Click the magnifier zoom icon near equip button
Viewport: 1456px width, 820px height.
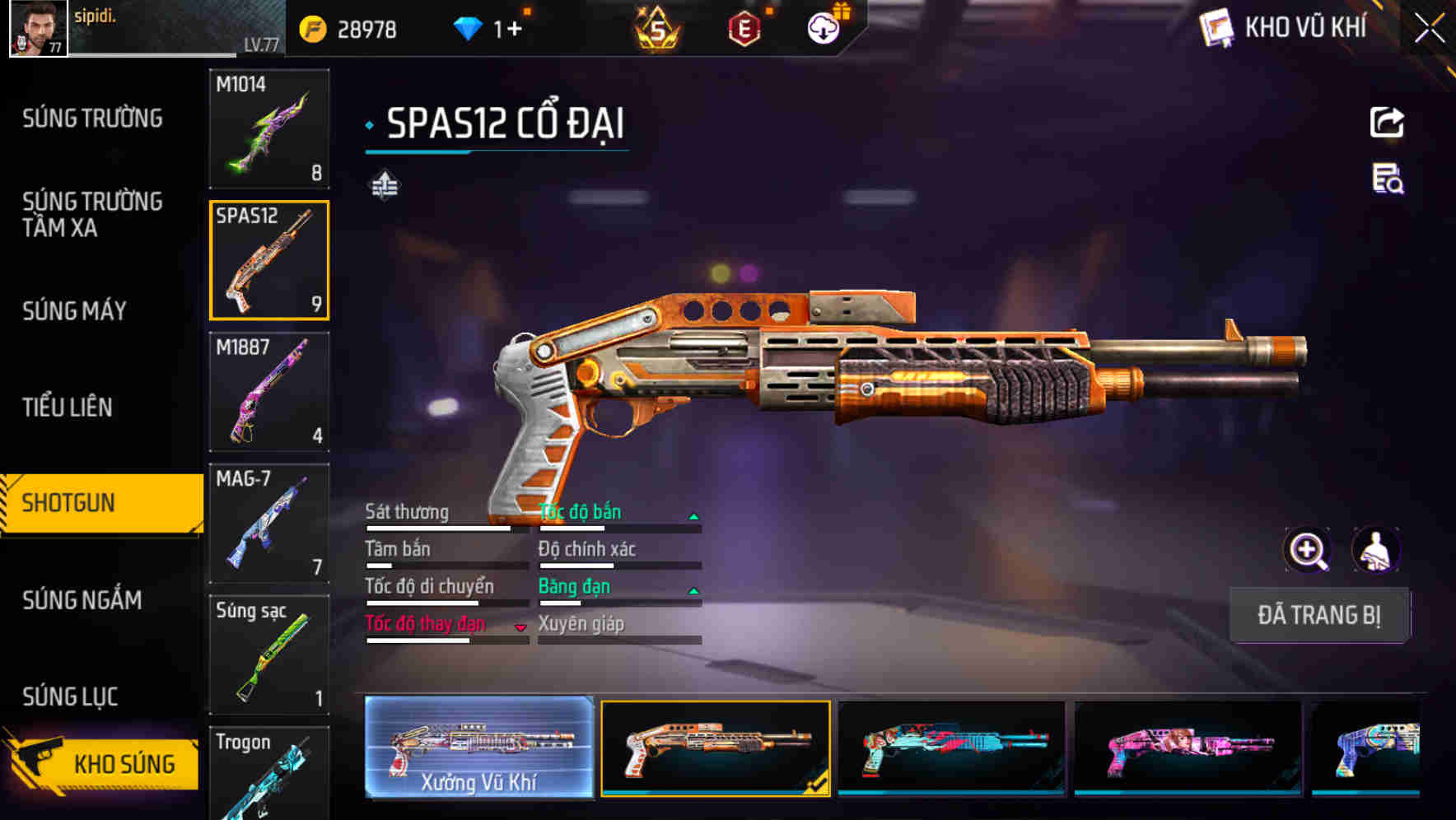click(1308, 550)
